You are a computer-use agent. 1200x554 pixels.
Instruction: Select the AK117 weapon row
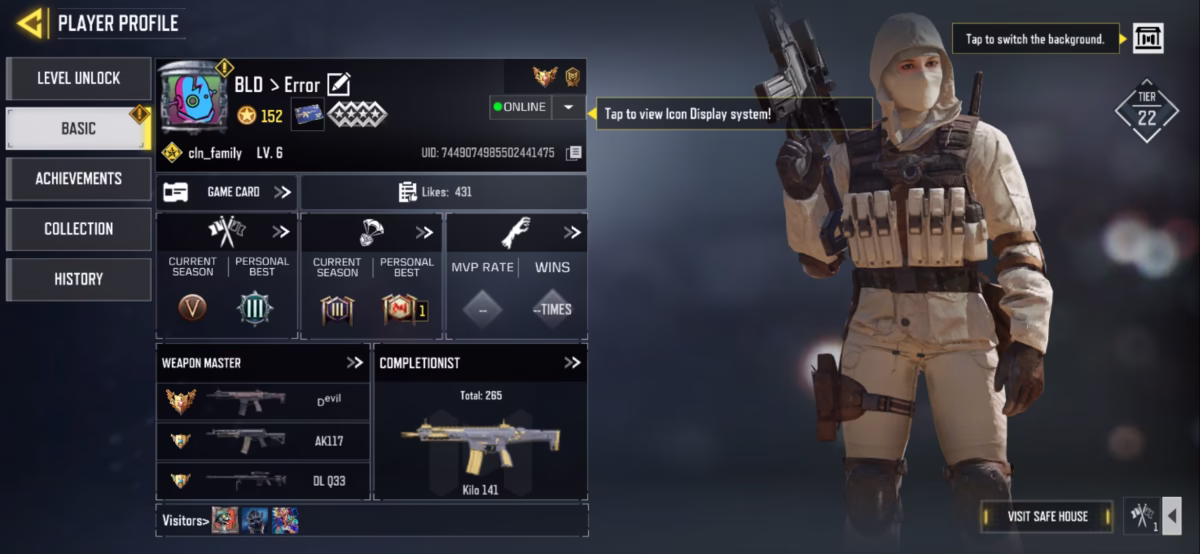[263, 440]
